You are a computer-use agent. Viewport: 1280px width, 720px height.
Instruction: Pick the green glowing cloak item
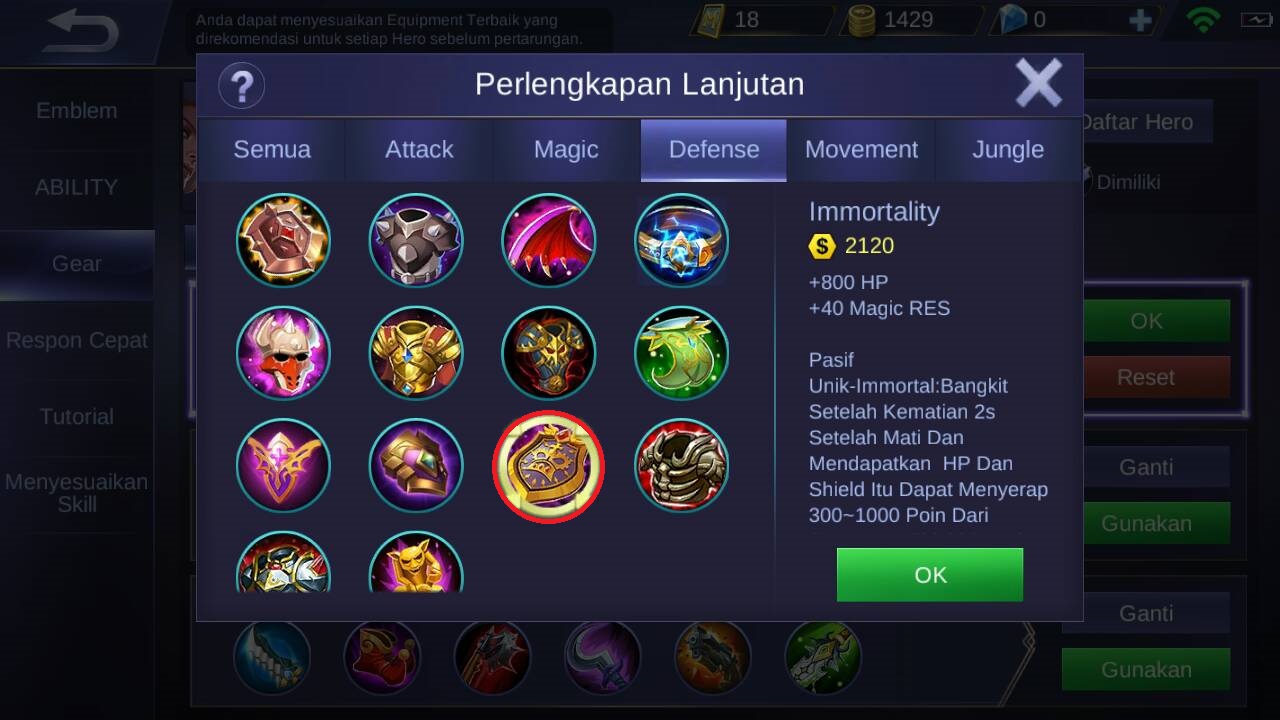(681, 353)
